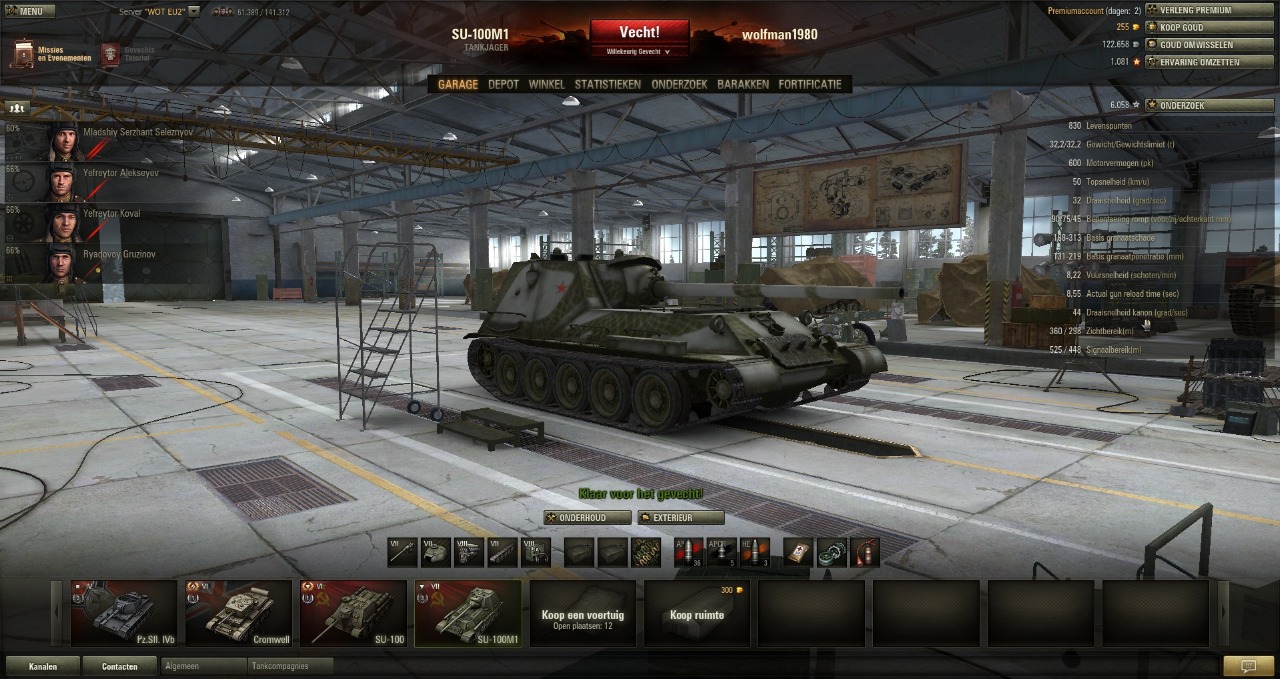Open the Kanalen chat button
Image resolution: width=1280 pixels, height=679 pixels.
point(42,666)
